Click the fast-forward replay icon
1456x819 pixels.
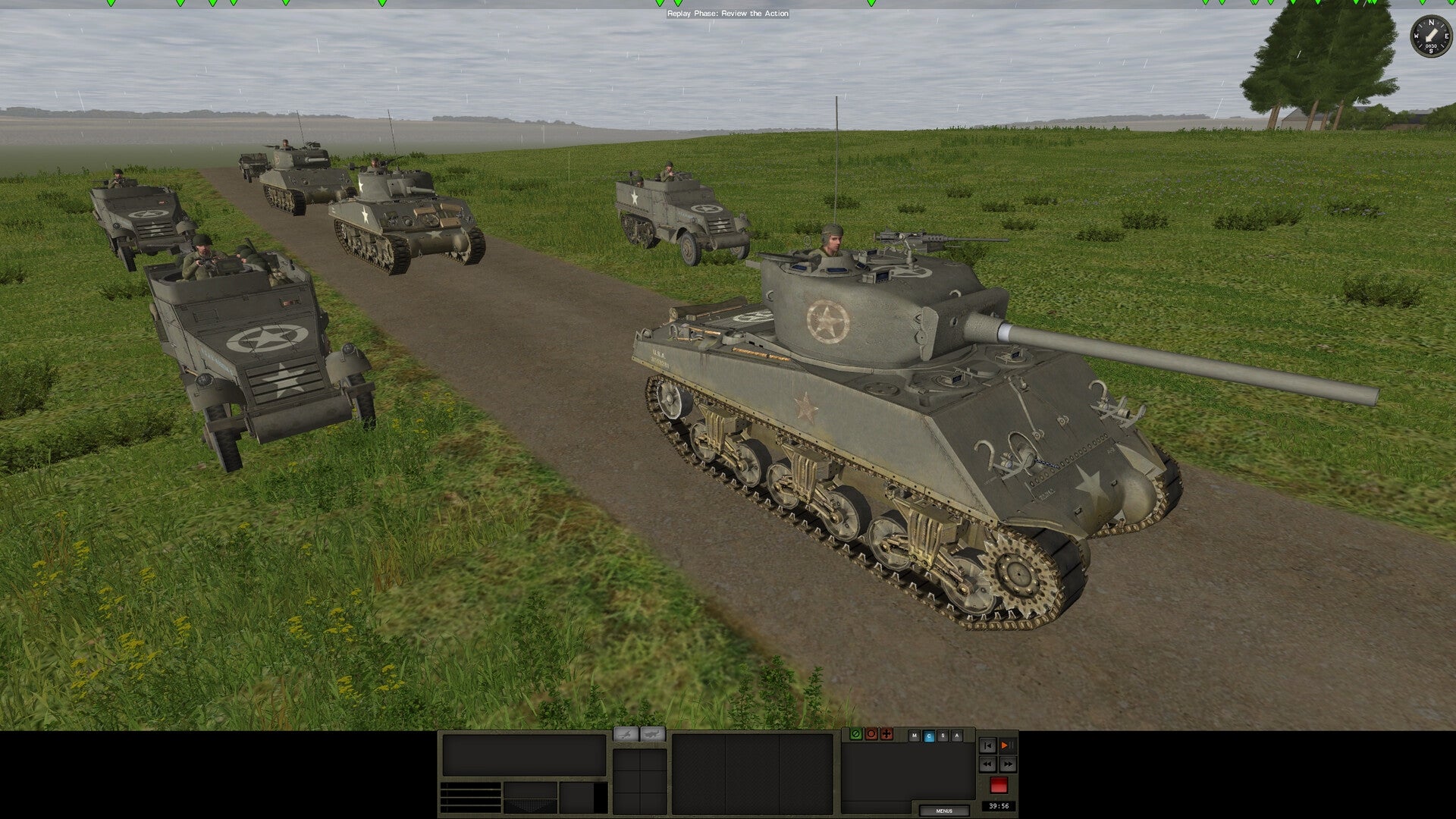pos(1008,764)
